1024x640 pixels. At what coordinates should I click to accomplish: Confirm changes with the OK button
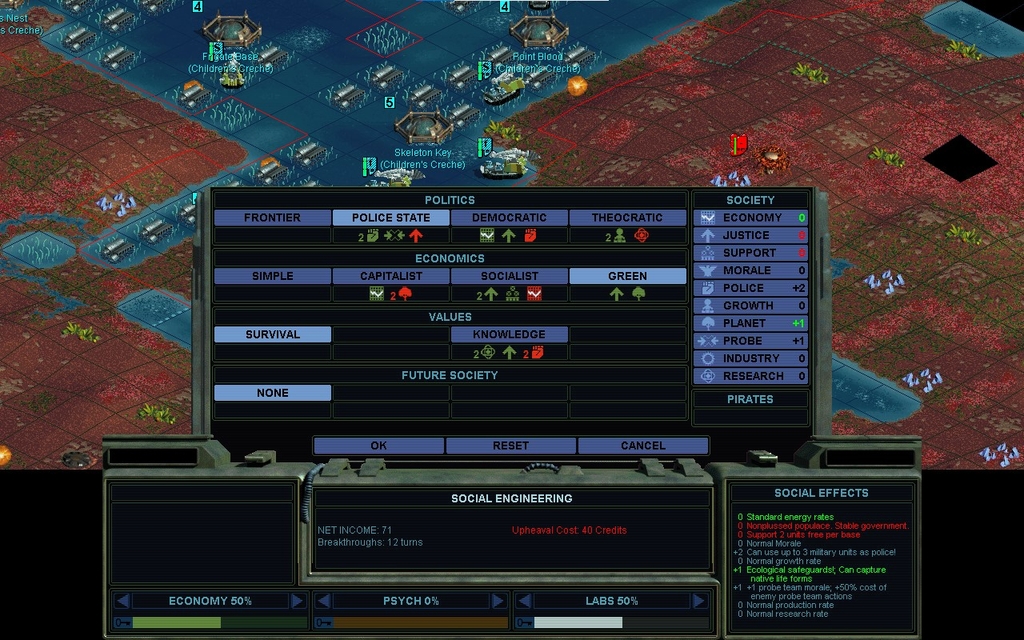pyautogui.click(x=378, y=446)
